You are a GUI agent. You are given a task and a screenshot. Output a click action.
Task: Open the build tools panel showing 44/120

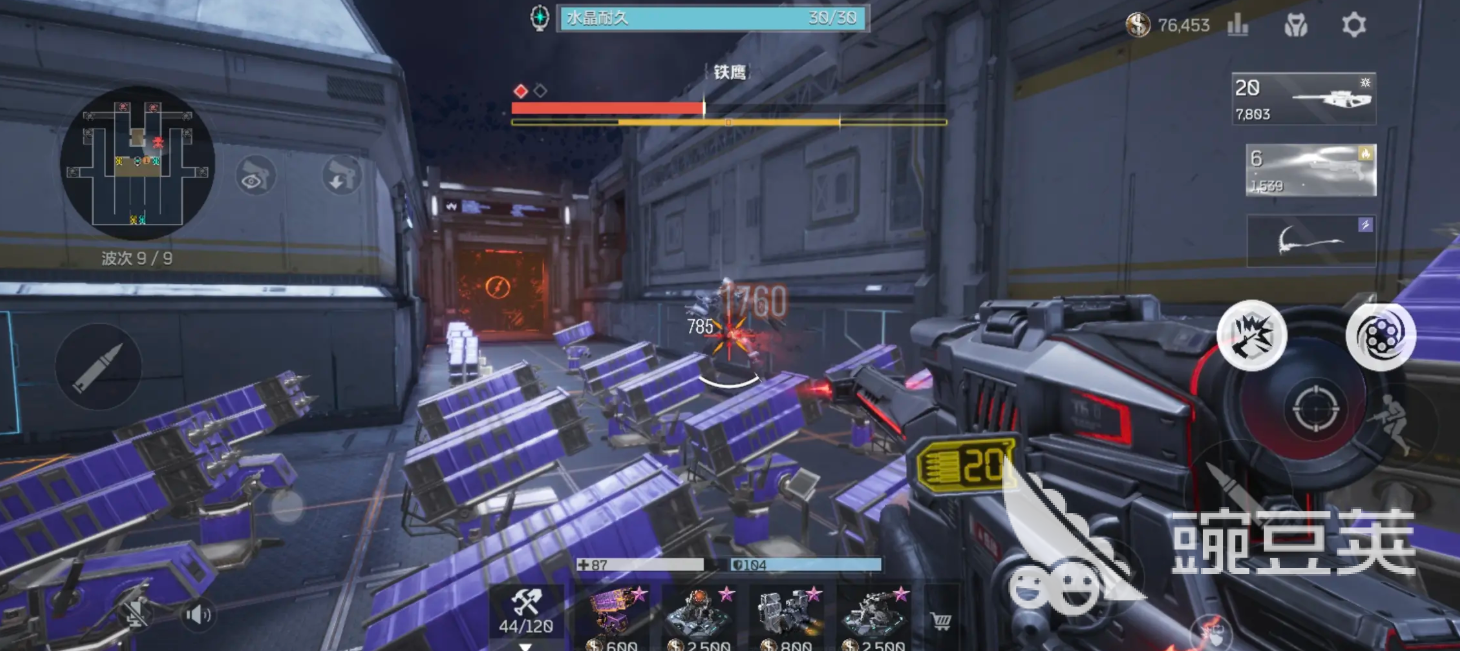[x=525, y=615]
